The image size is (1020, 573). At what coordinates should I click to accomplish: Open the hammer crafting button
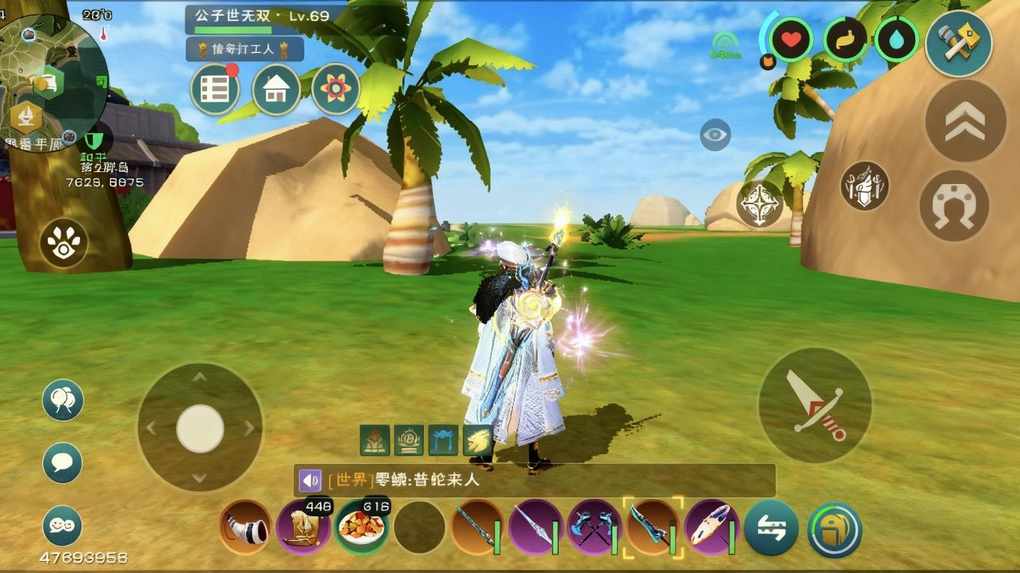point(959,42)
